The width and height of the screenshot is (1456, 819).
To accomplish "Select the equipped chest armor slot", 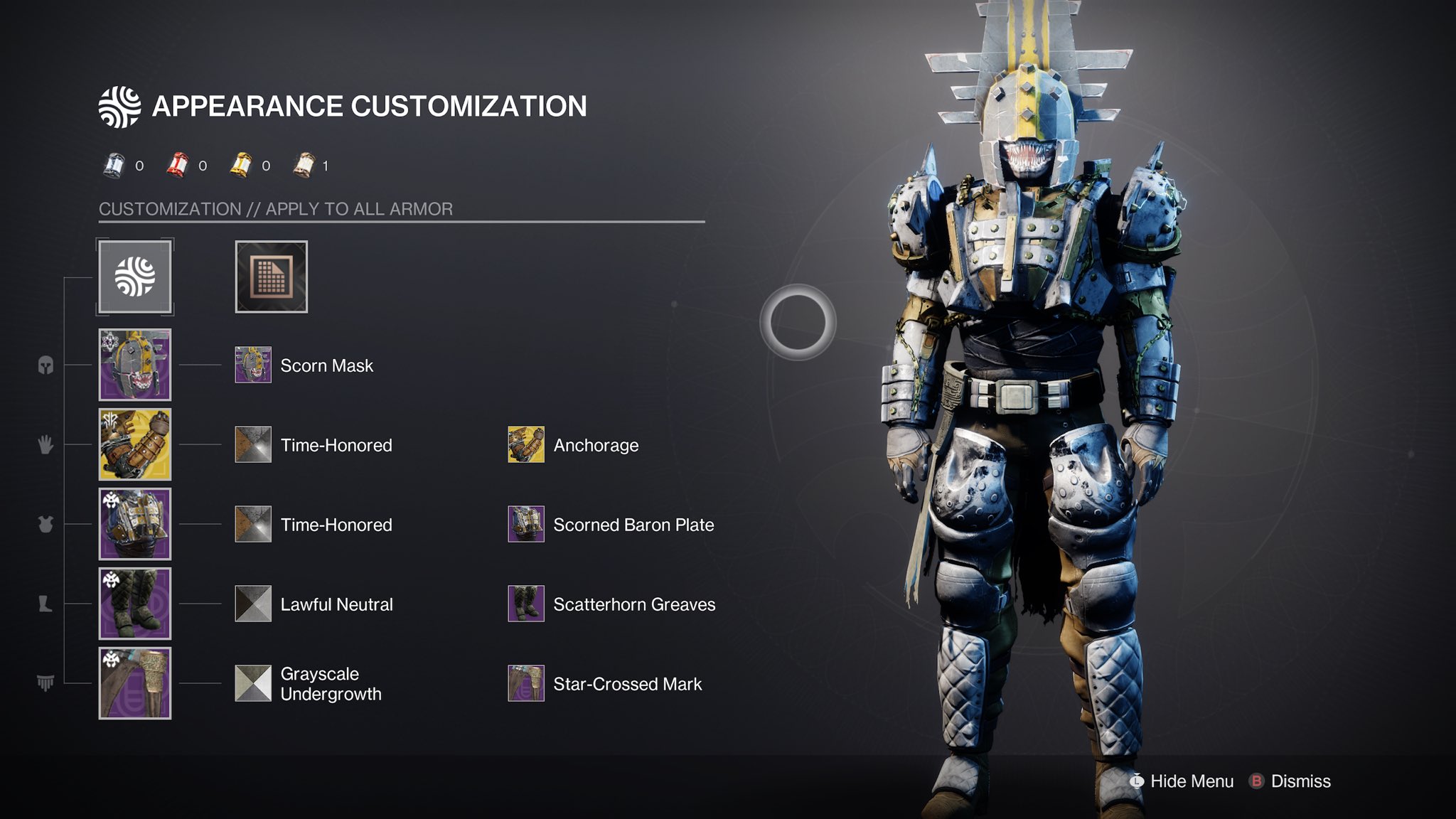I will [135, 524].
